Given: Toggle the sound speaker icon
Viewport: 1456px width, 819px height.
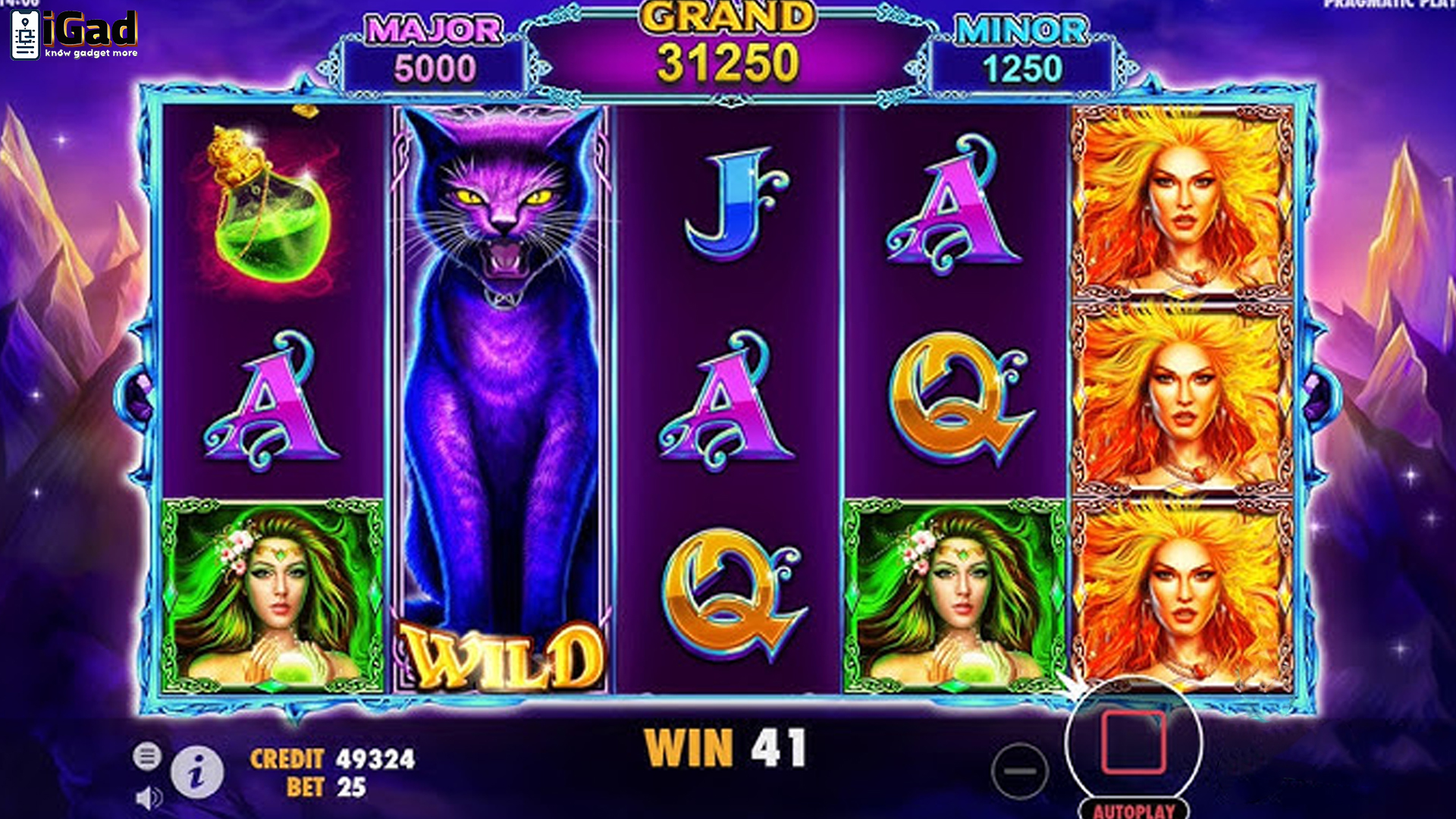Looking at the screenshot, I should click(x=149, y=797).
